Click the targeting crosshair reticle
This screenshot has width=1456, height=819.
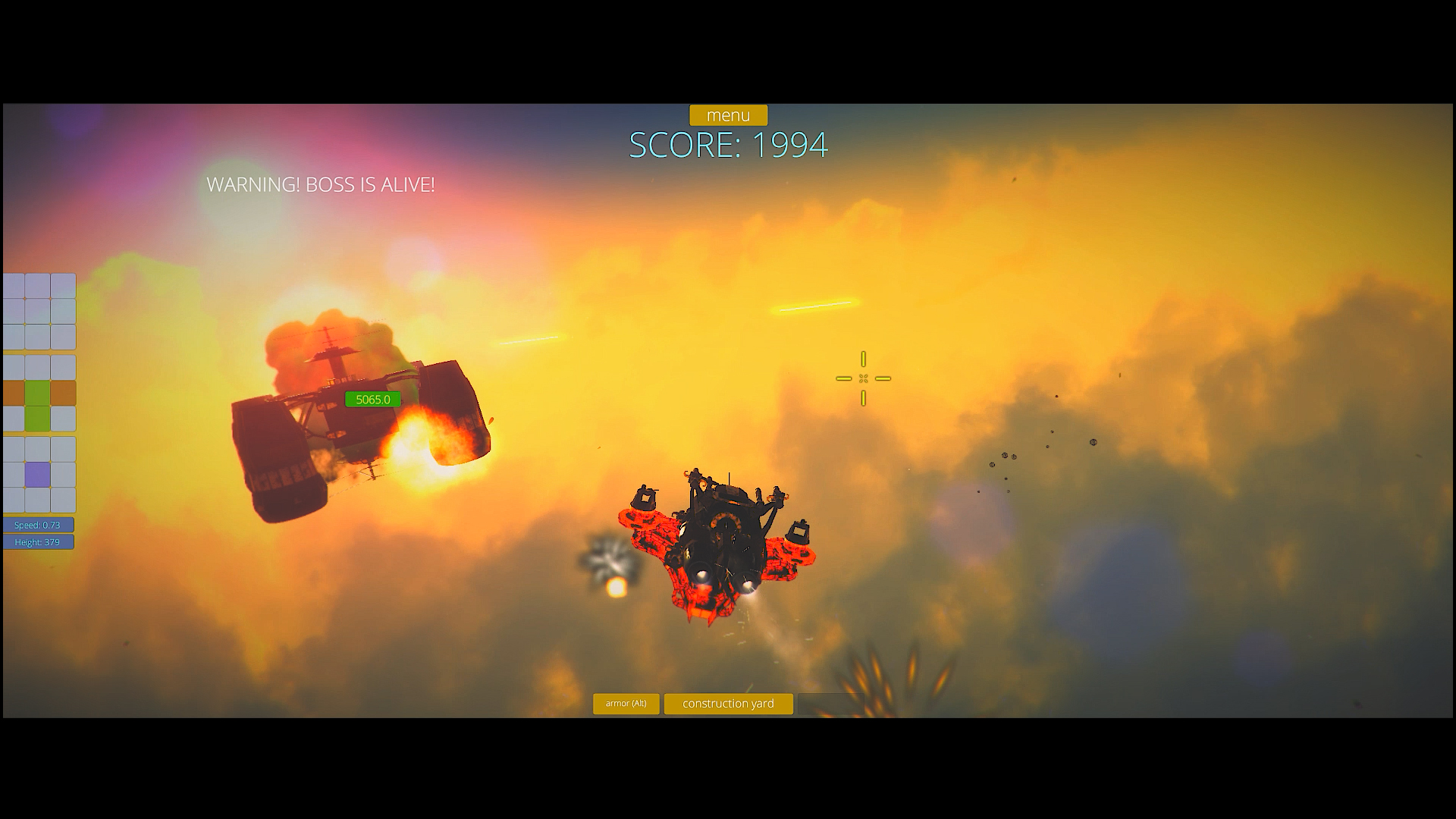pyautogui.click(x=863, y=378)
